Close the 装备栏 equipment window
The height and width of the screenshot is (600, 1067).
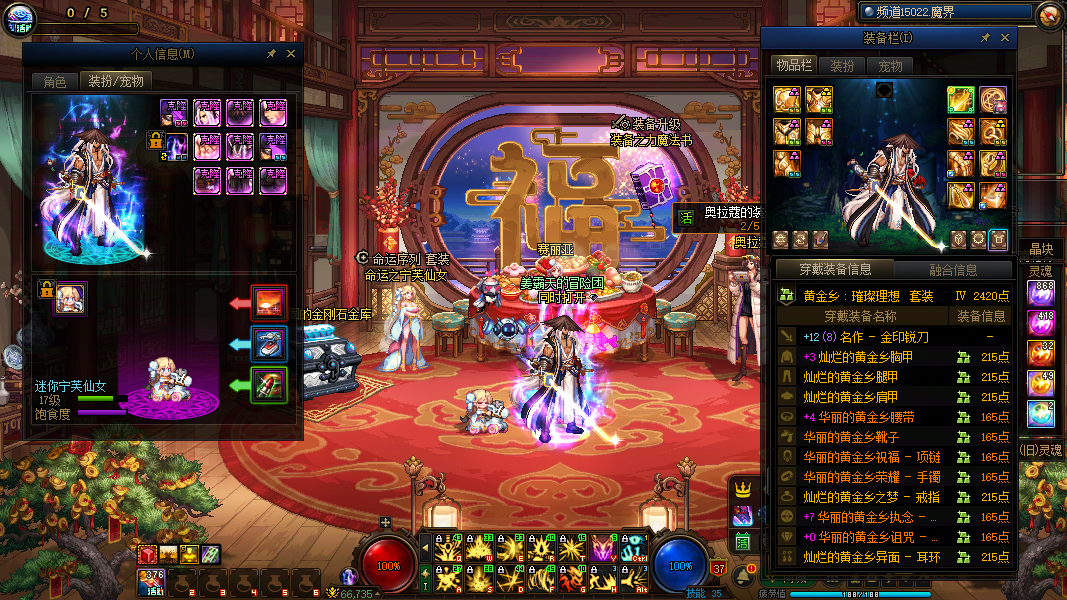(1005, 38)
